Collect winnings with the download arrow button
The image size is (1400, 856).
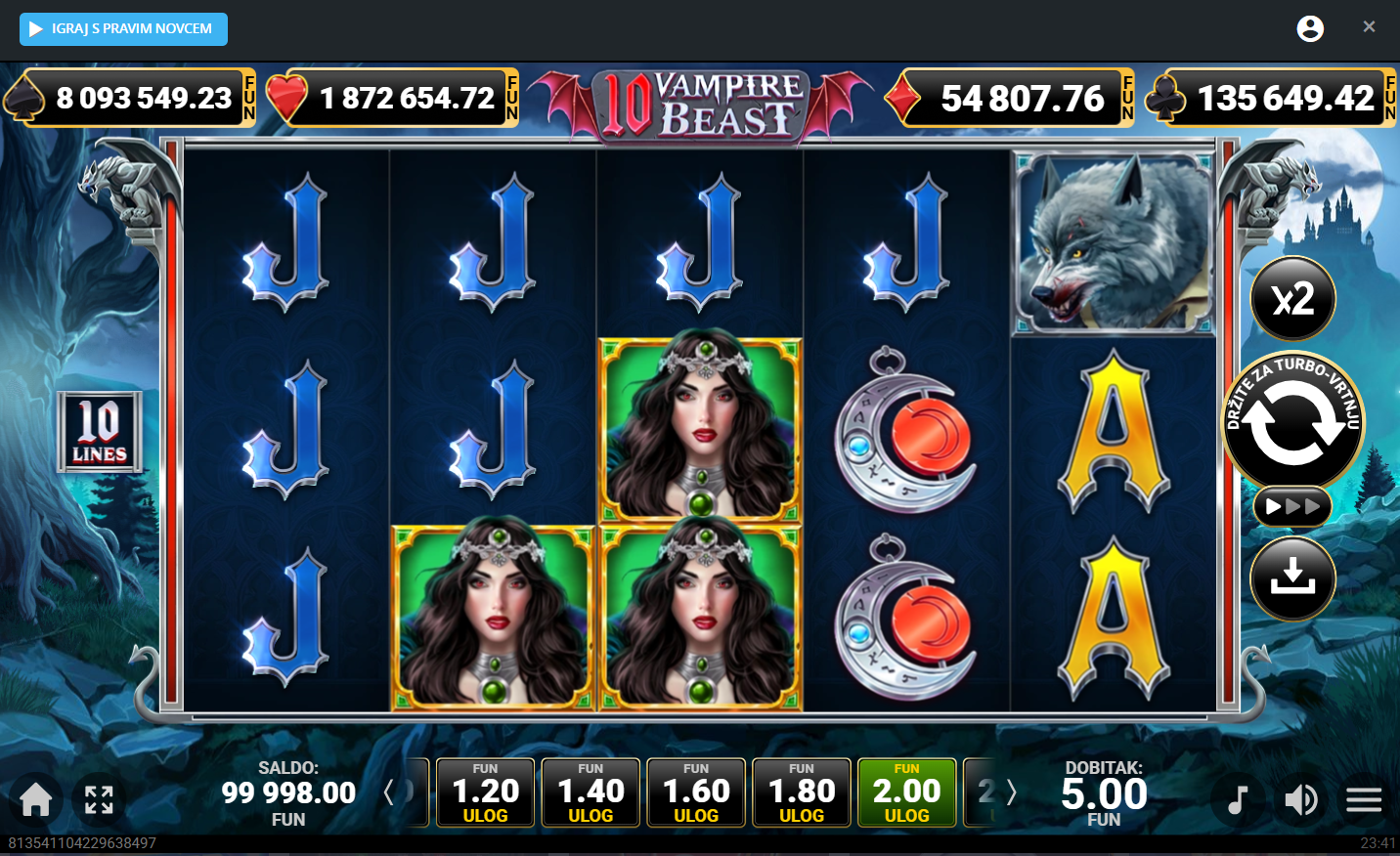(1292, 578)
